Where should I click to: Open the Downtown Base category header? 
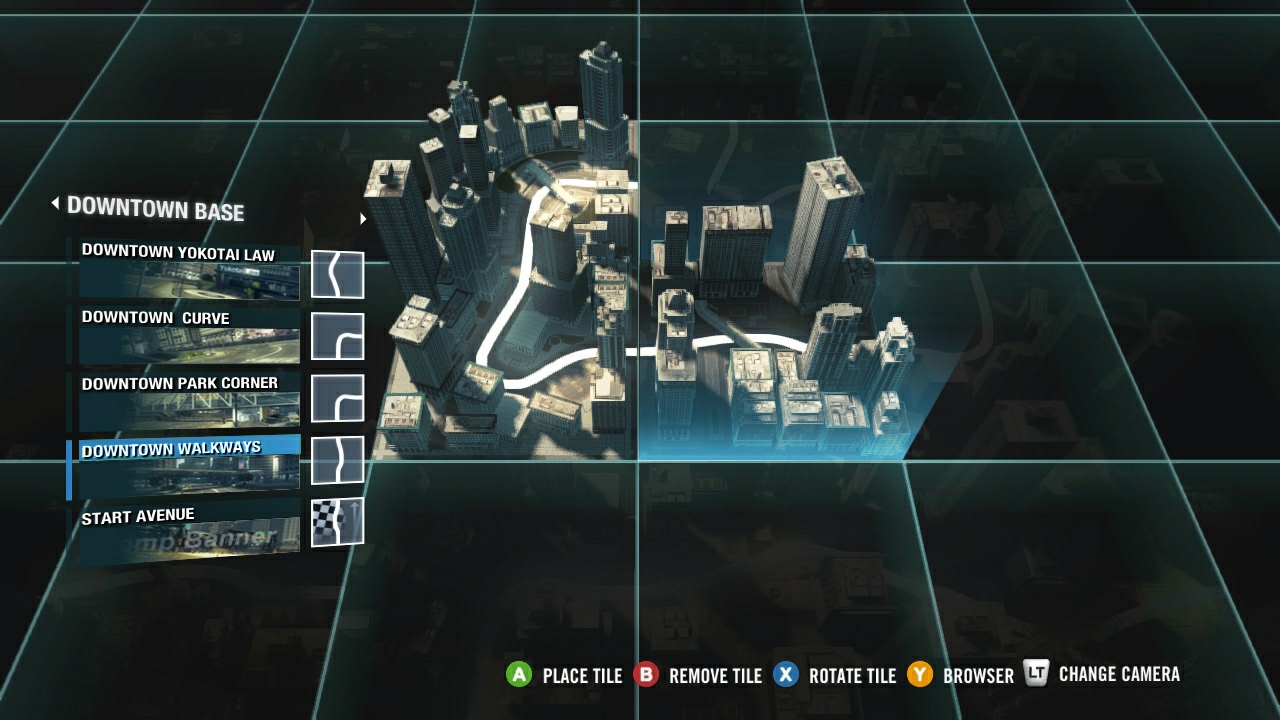click(x=156, y=211)
